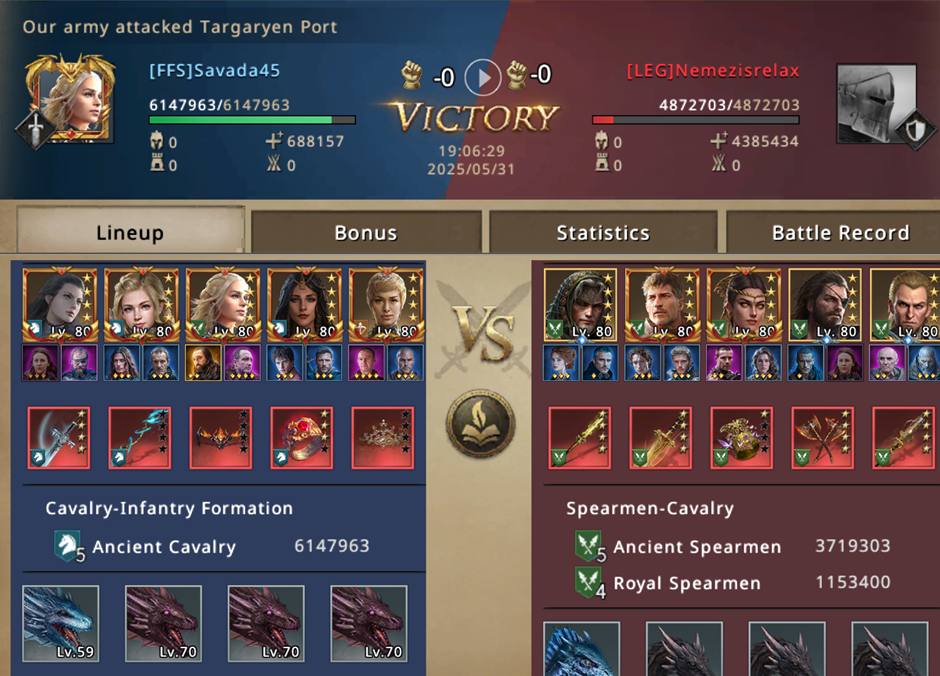Select the Lv.59 blue dragon
Image resolution: width=940 pixels, height=676 pixels.
coord(61,623)
